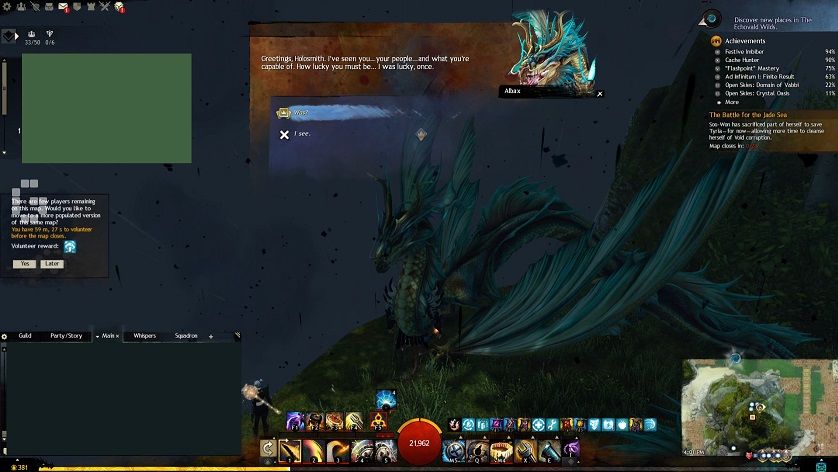Click the content guide compass icon
Screen dimensions: 838x472
tap(711, 19)
